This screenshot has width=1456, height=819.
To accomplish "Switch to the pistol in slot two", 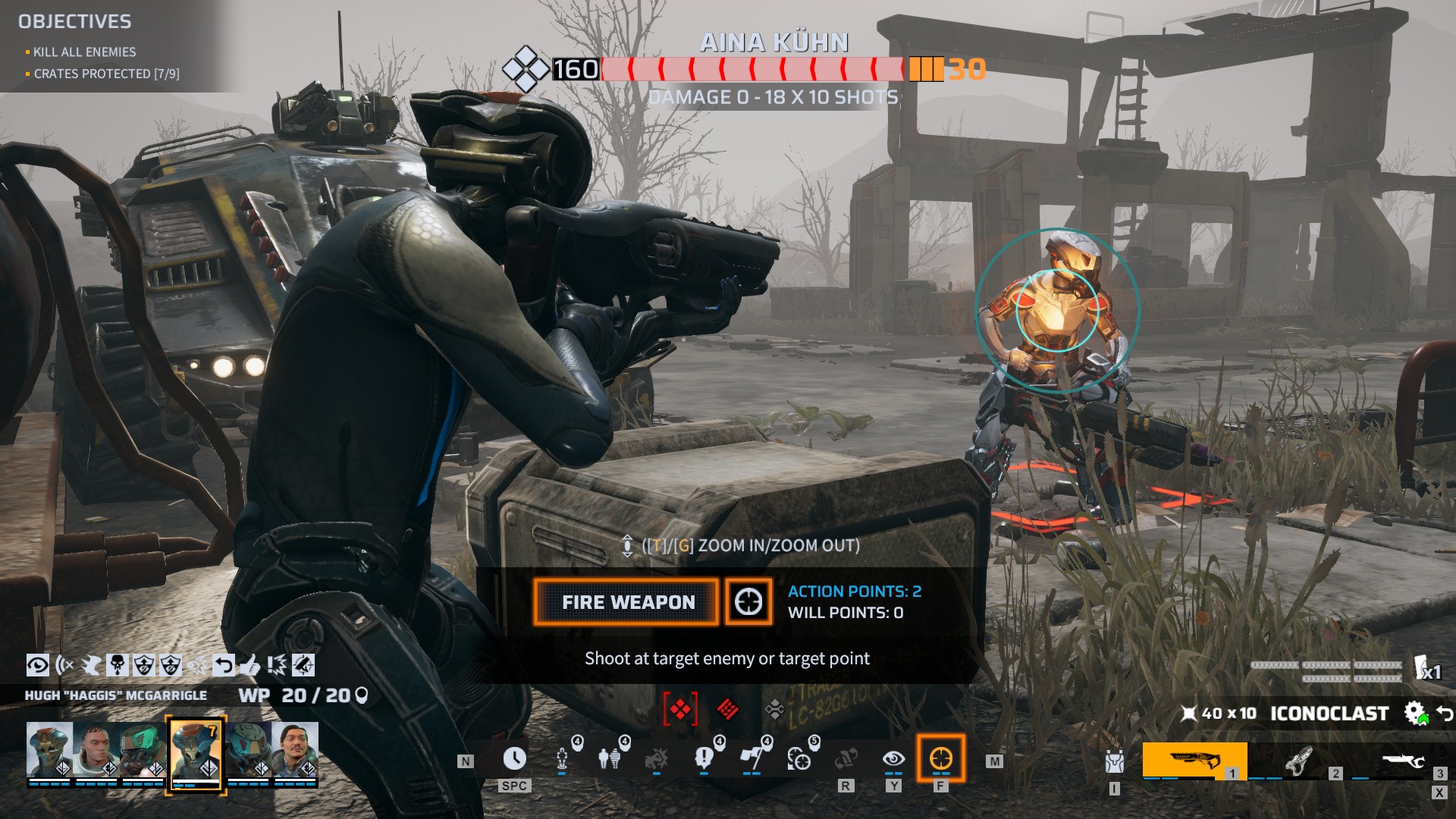I will point(1298,760).
